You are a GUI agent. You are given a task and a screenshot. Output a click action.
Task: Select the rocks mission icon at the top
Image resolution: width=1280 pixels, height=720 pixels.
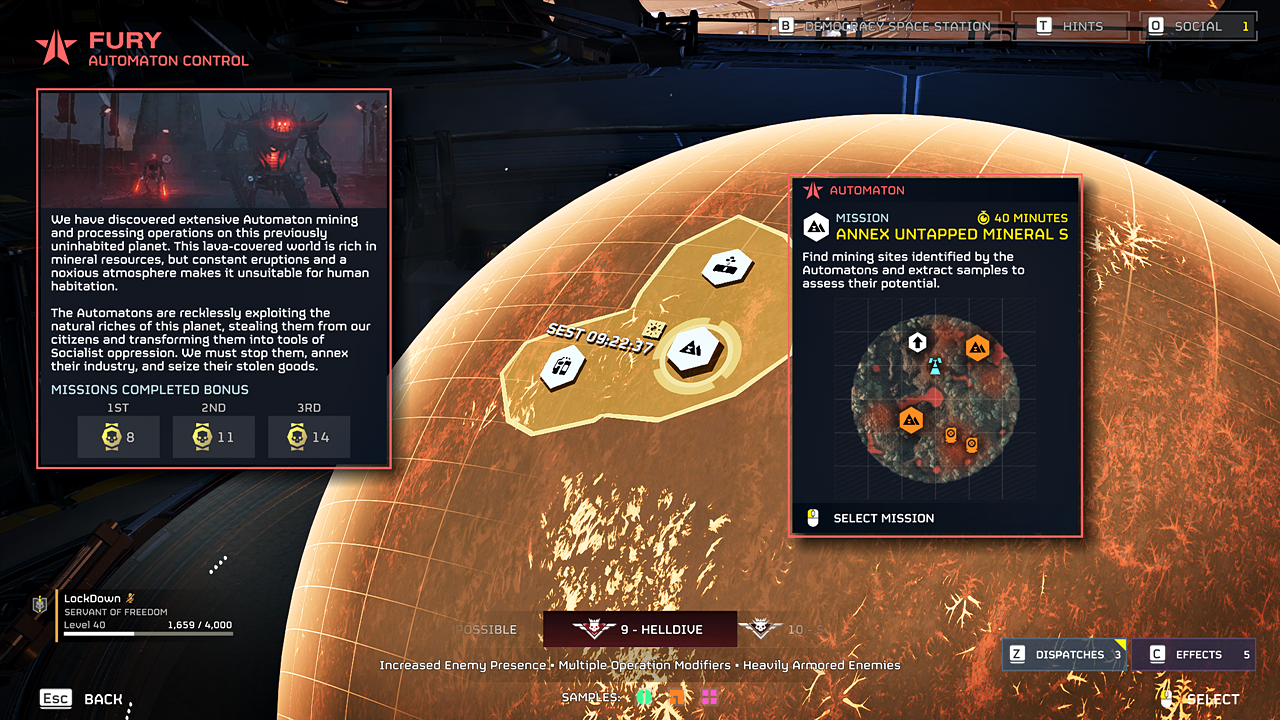coord(727,265)
